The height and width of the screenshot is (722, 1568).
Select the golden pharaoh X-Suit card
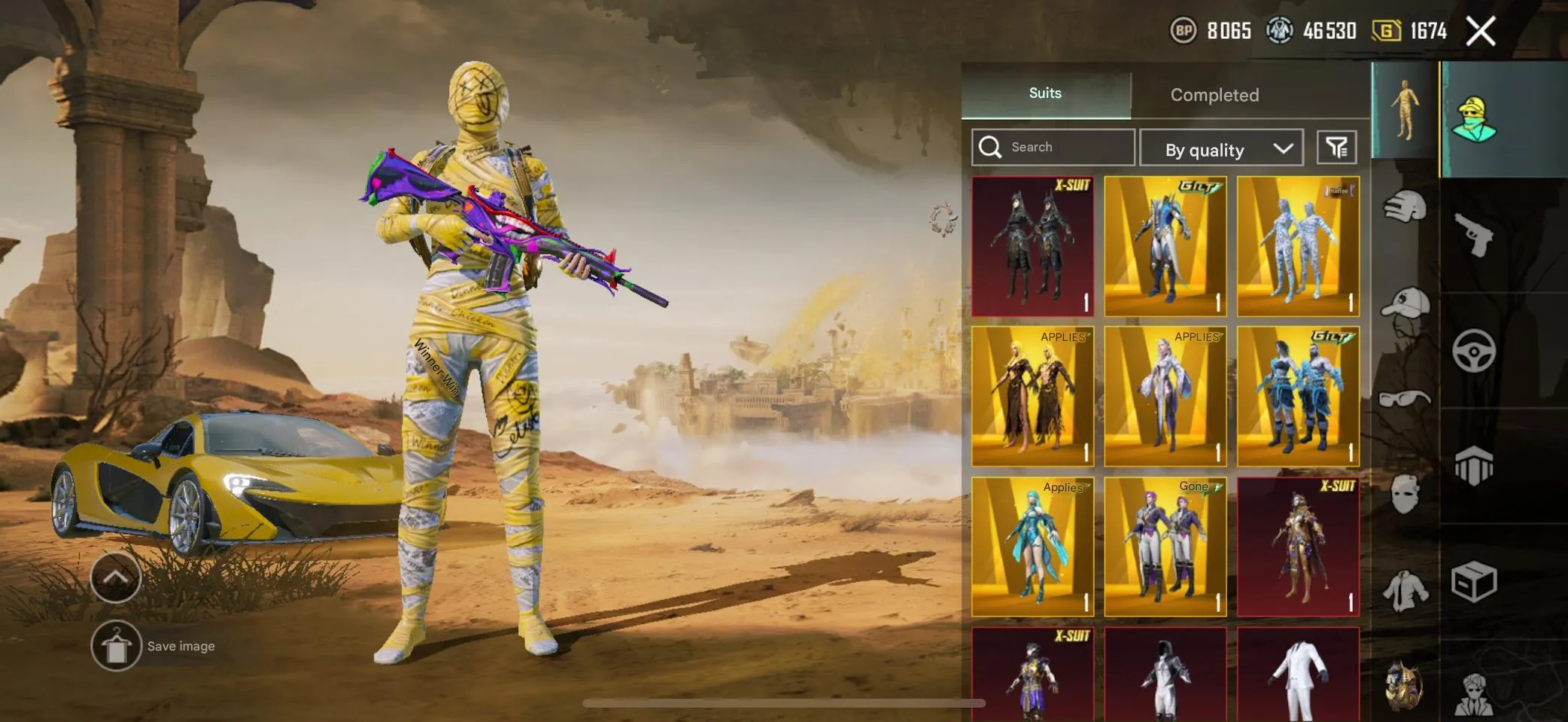(x=1297, y=546)
